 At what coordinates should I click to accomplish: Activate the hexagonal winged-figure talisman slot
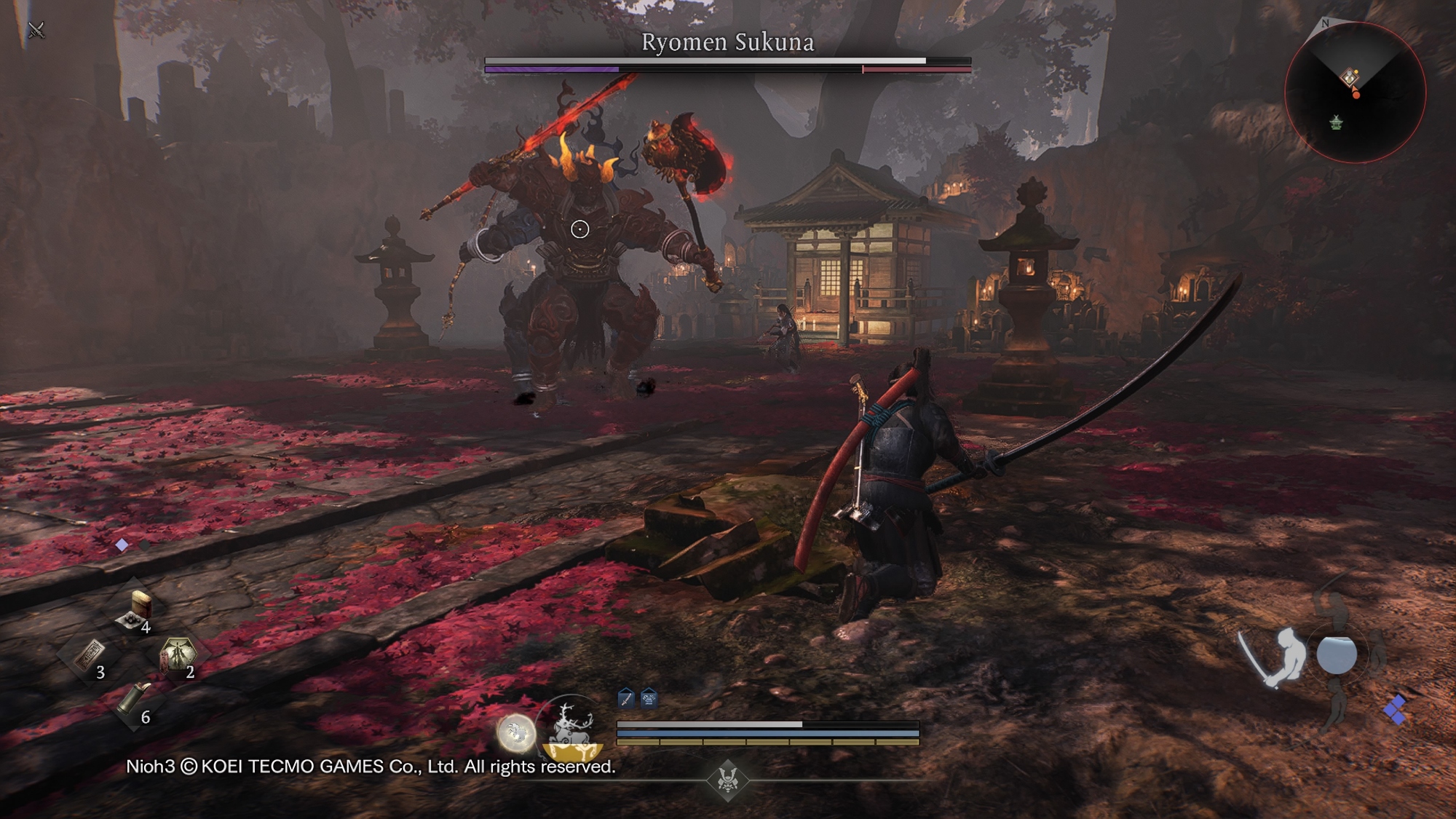pyautogui.click(x=178, y=654)
